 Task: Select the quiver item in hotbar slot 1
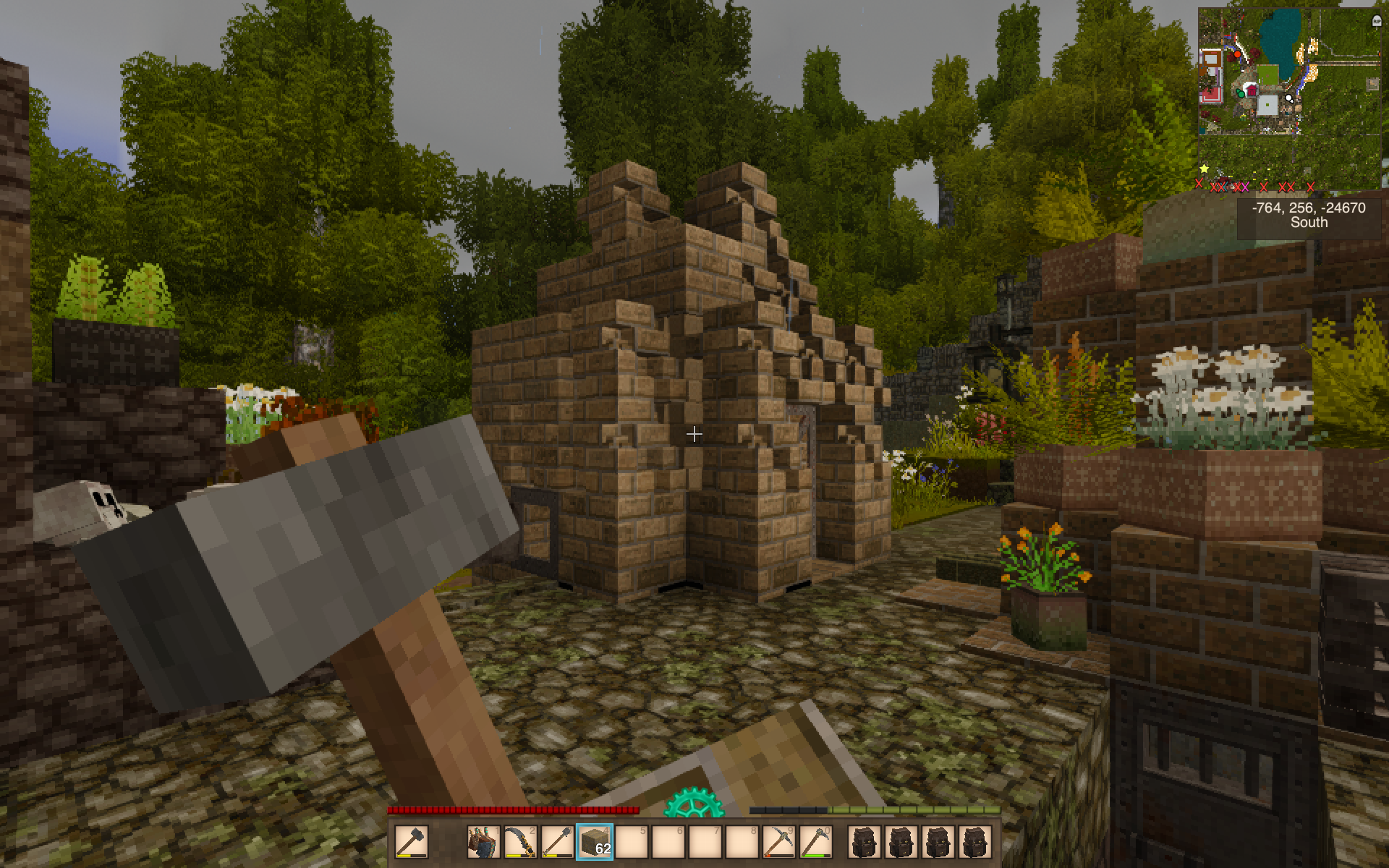coord(483,842)
